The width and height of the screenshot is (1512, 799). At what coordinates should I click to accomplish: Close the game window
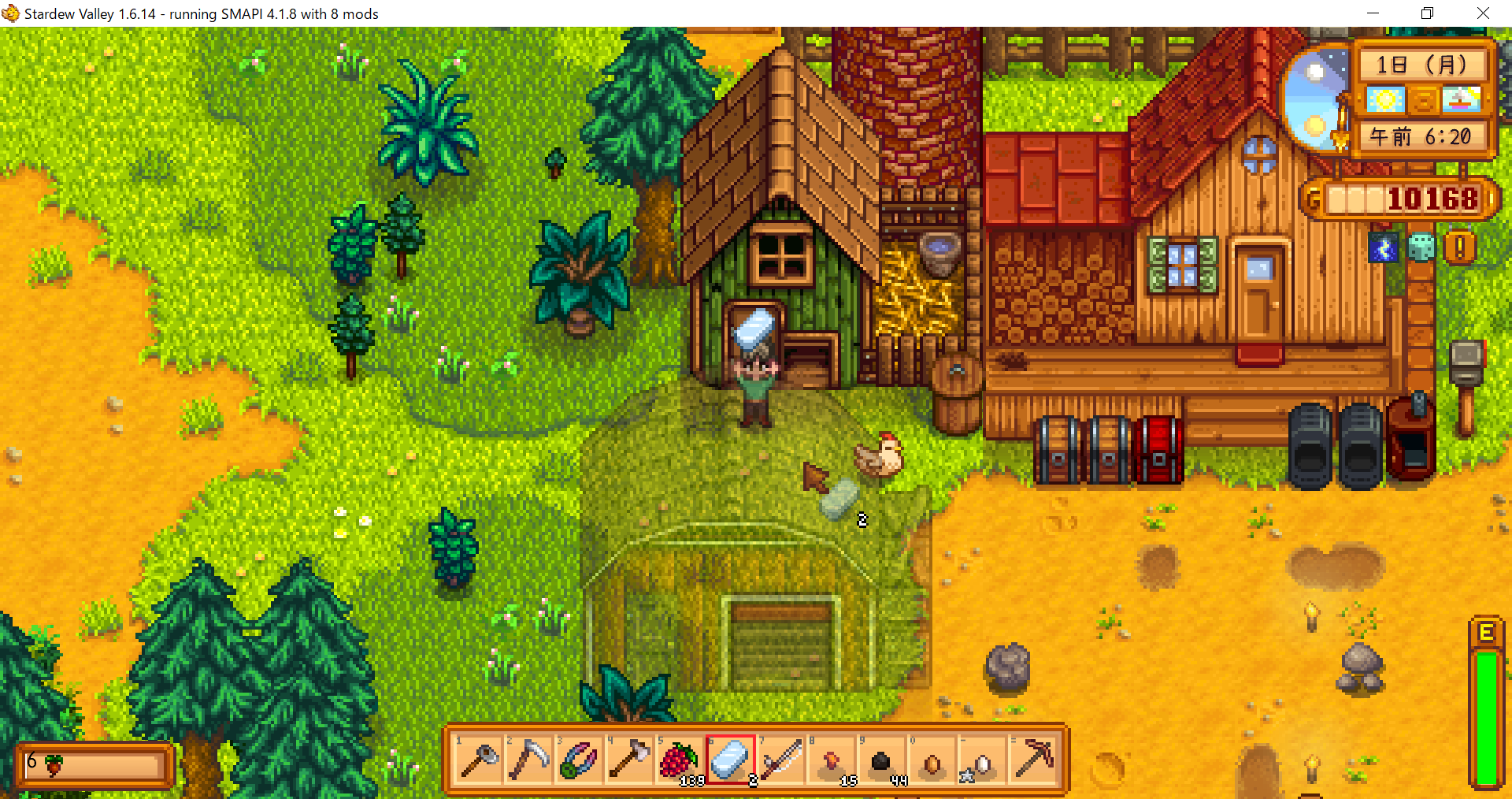pyautogui.click(x=1483, y=13)
